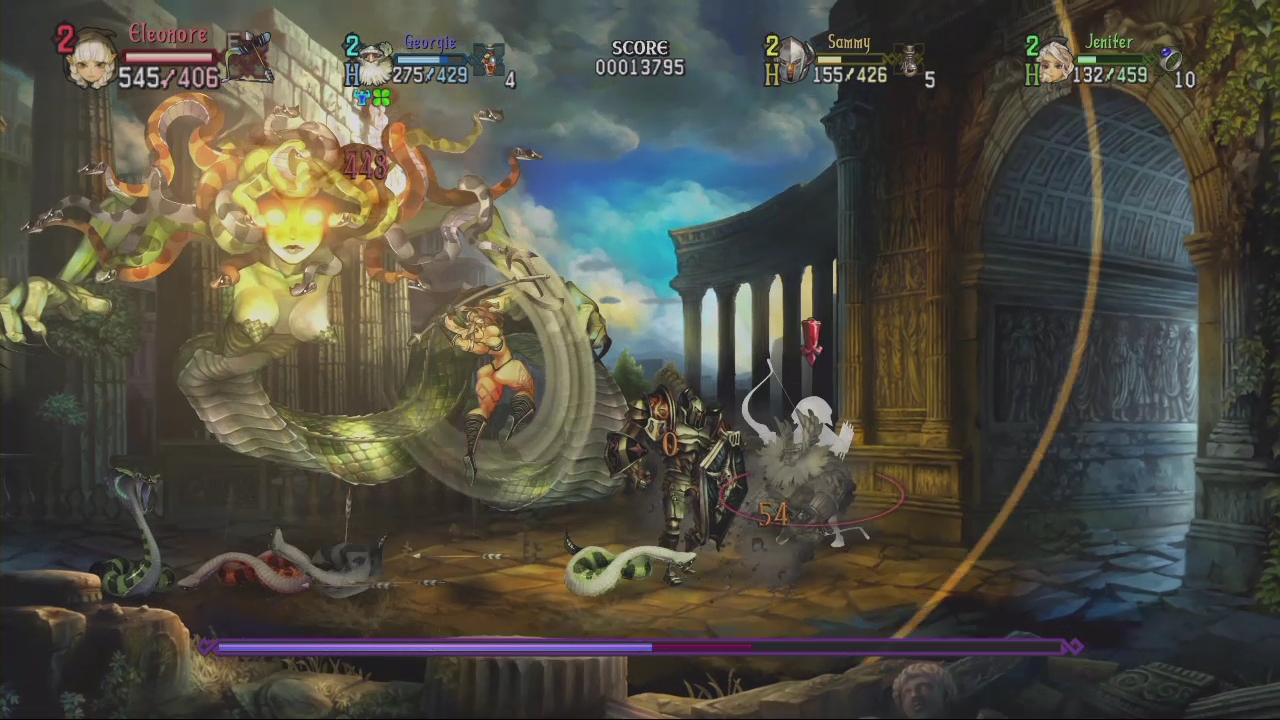
Task: Click the 54 damage number on screen
Action: click(x=776, y=515)
